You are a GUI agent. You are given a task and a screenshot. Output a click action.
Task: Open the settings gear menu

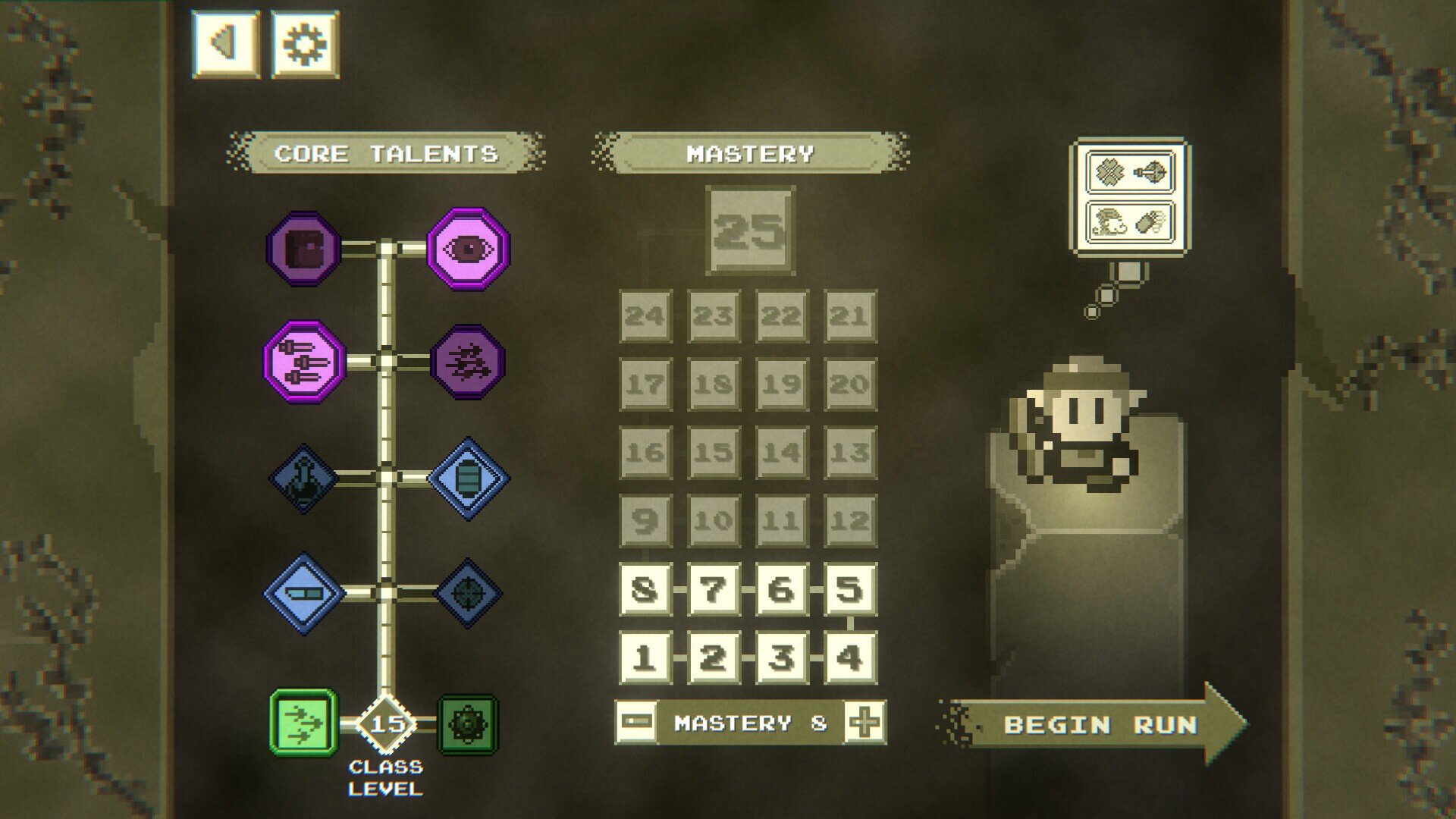tap(303, 42)
